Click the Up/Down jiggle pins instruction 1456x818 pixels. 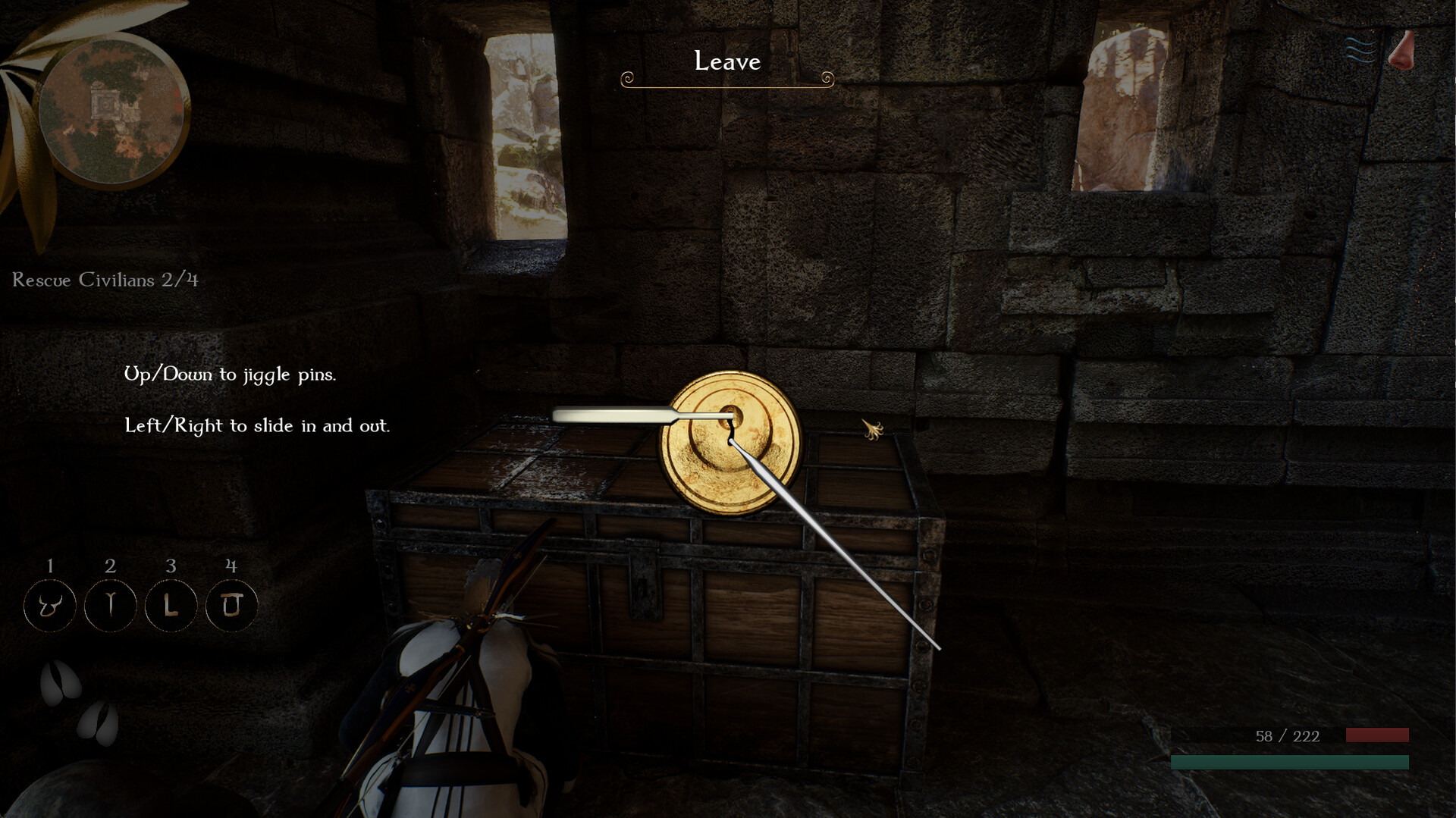pos(230,374)
